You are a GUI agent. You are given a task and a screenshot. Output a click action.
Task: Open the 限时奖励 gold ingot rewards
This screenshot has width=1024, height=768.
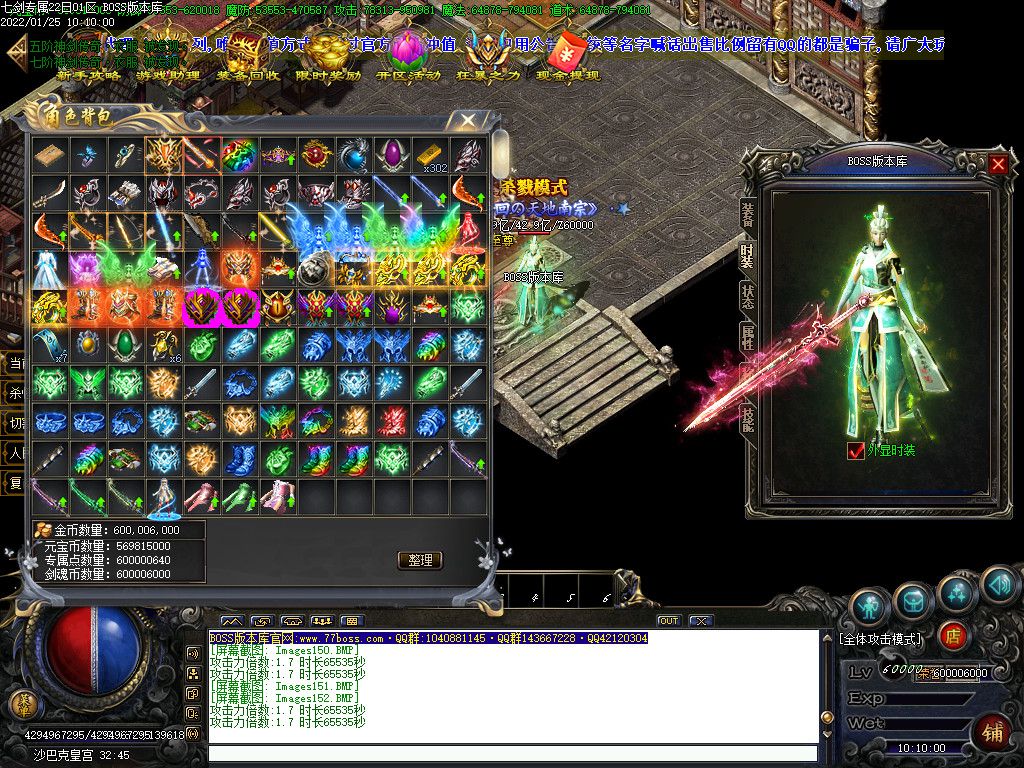[x=328, y=60]
